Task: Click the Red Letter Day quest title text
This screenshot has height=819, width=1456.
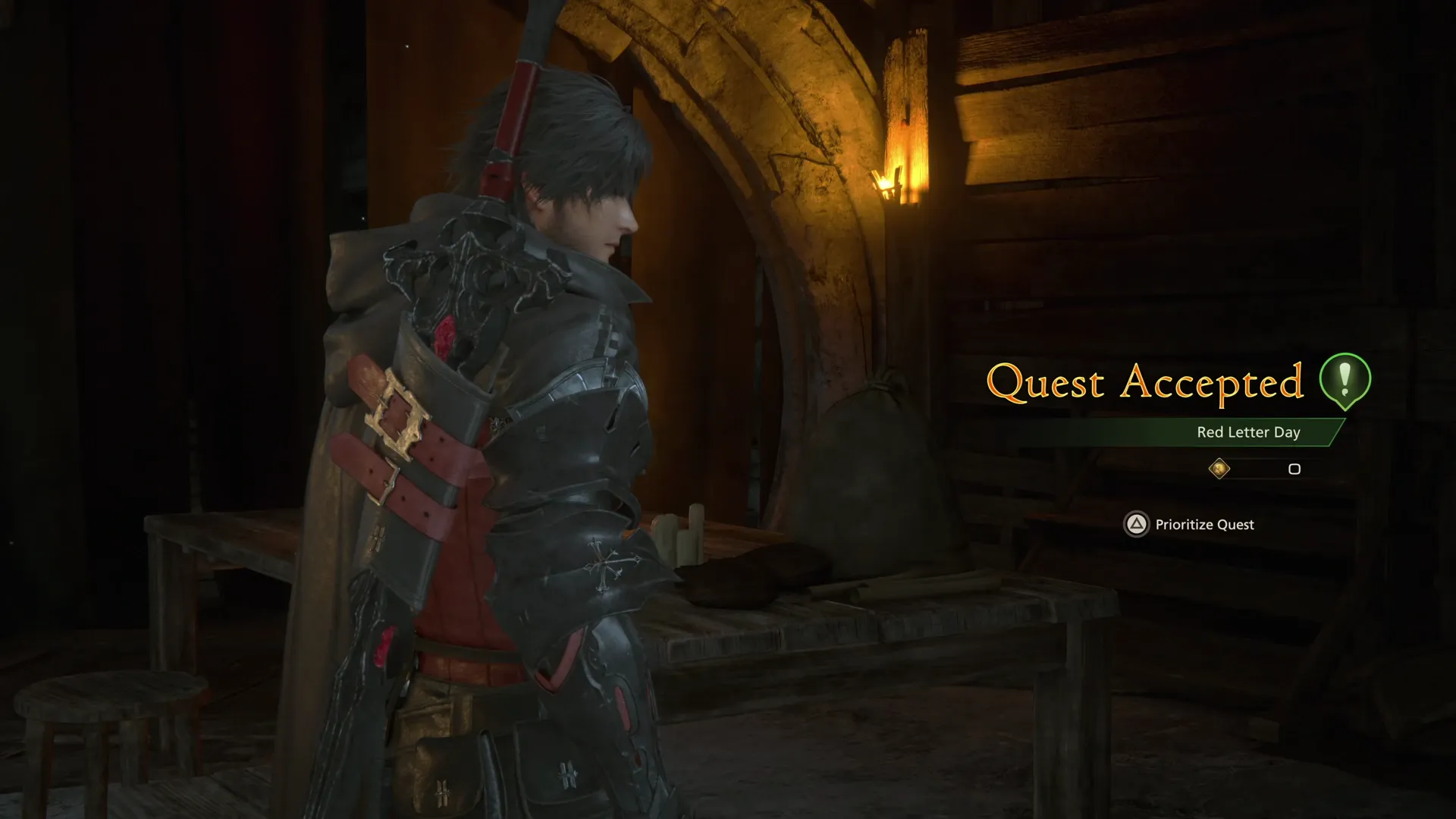Action: pos(1247,432)
